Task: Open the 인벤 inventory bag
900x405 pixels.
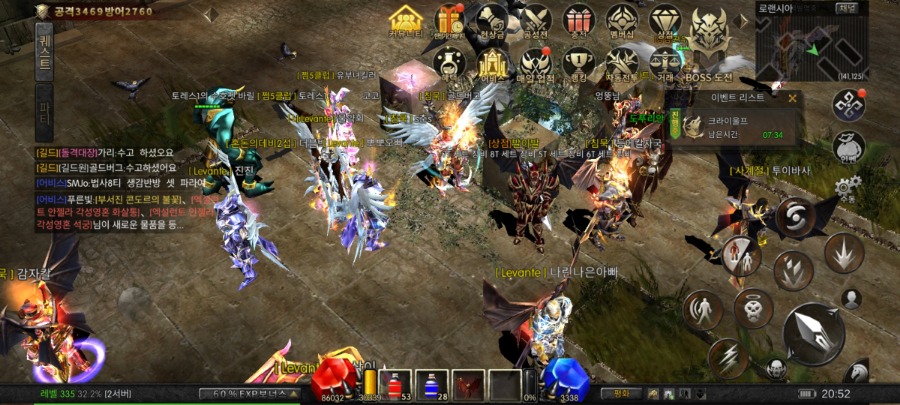Action: coord(847,147)
